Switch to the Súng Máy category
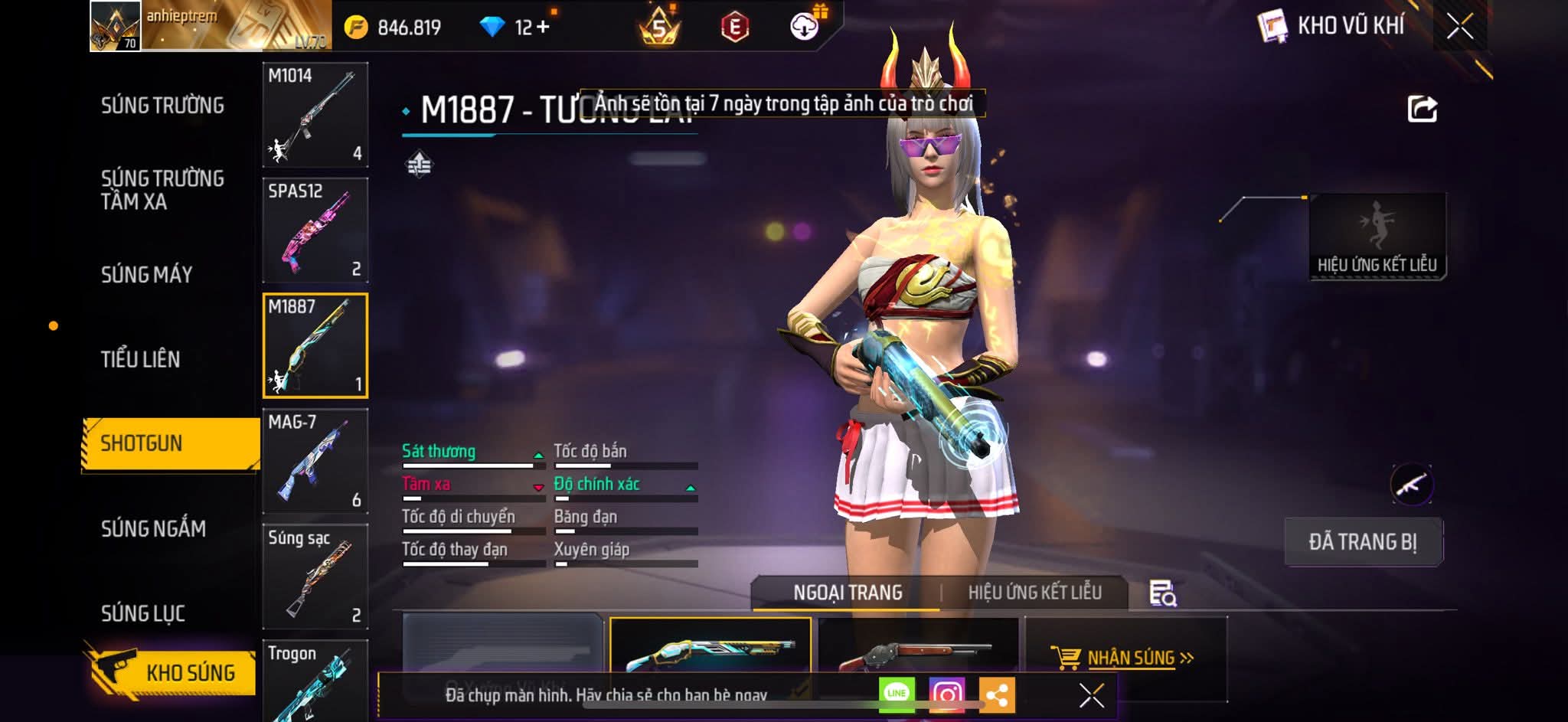1568x722 pixels. tap(147, 274)
